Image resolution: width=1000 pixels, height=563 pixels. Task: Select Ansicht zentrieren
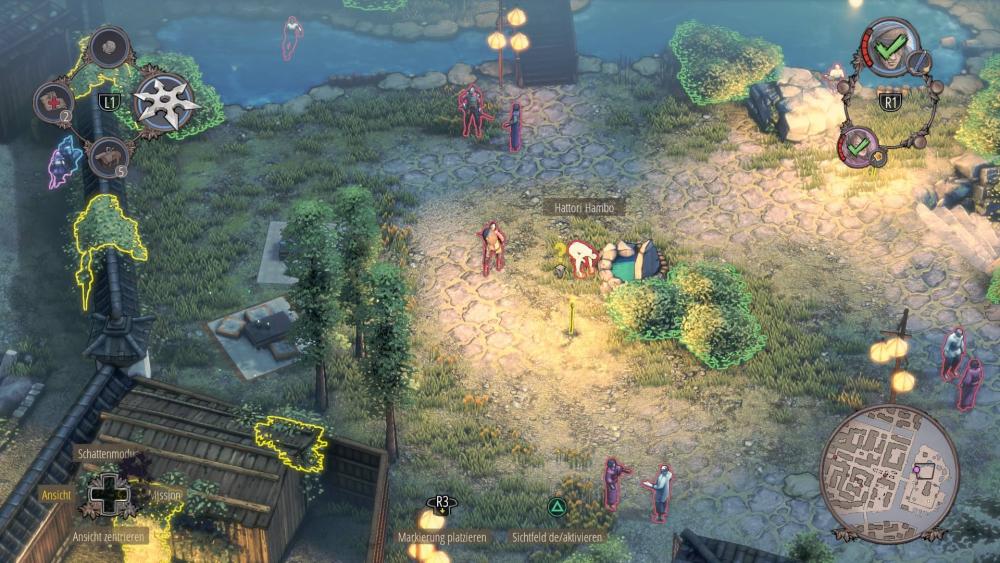(x=109, y=537)
